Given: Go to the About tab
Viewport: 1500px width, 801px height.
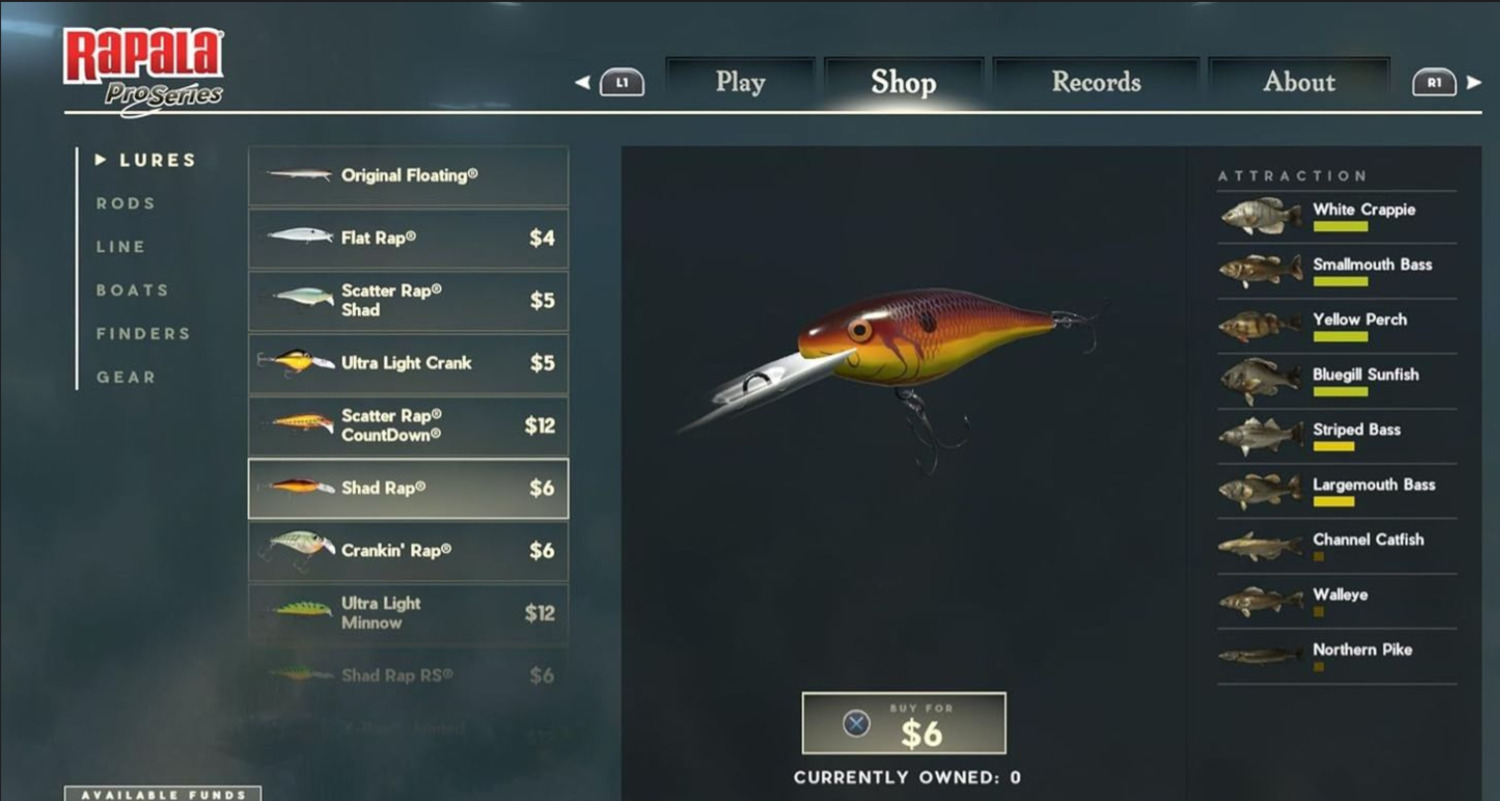Looking at the screenshot, I should tap(1298, 82).
